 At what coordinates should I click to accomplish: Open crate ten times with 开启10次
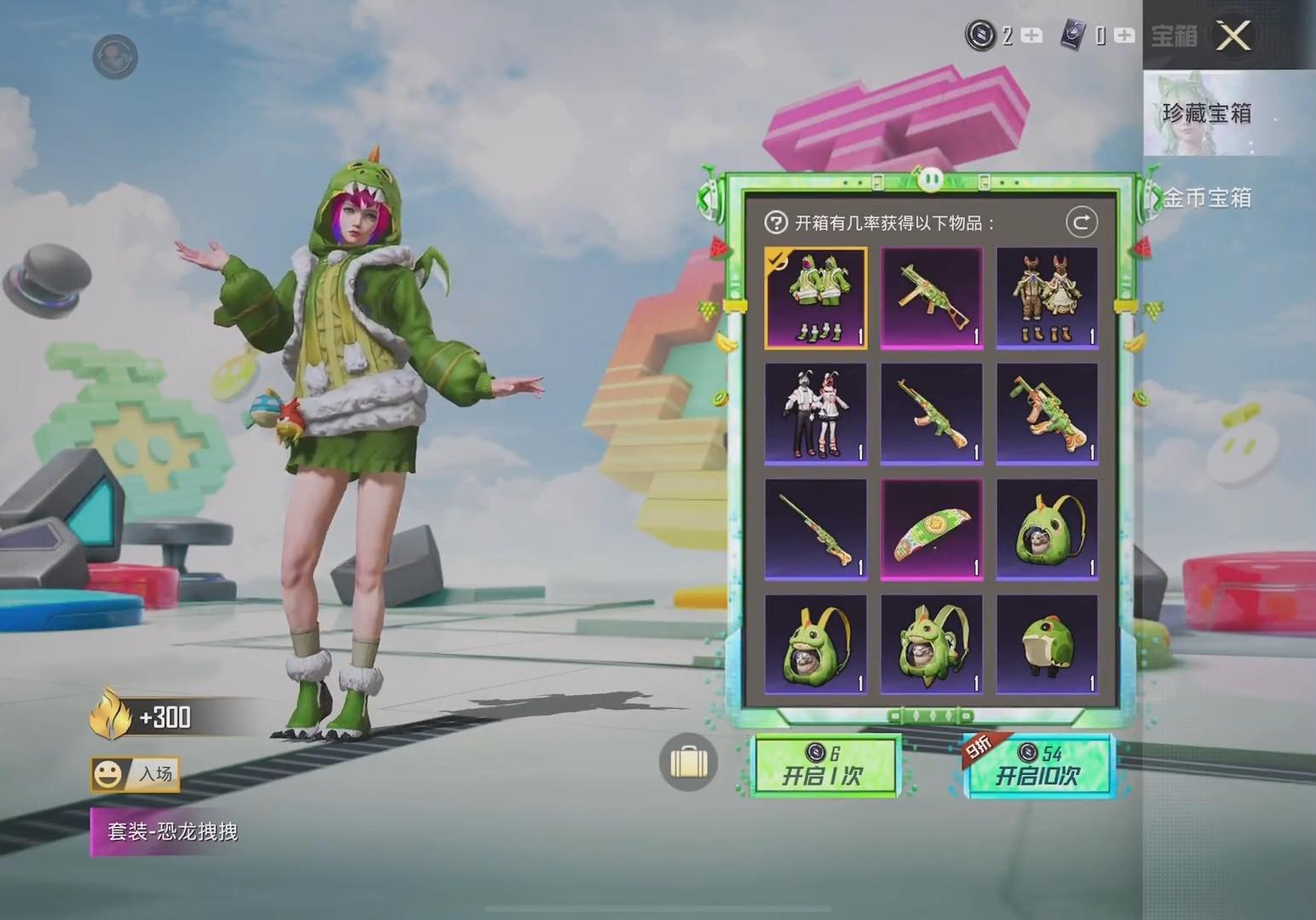click(x=1038, y=765)
